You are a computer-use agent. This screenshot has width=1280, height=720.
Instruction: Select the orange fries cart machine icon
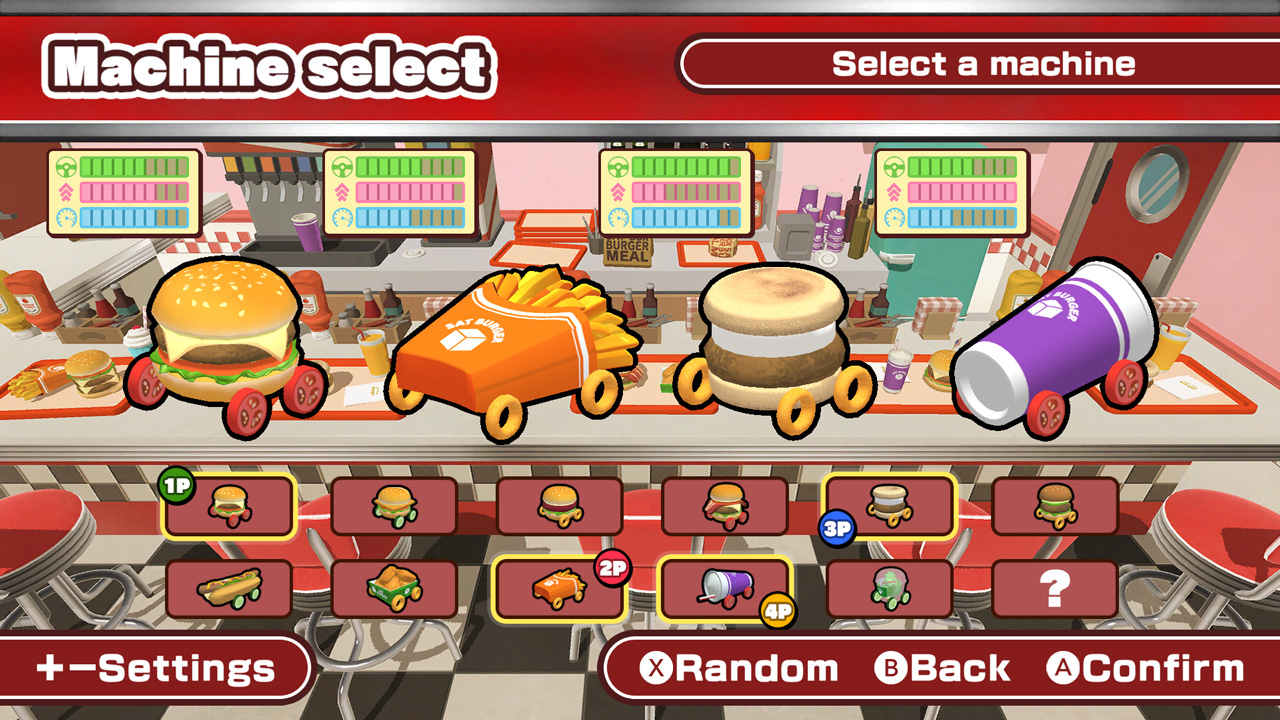point(561,587)
